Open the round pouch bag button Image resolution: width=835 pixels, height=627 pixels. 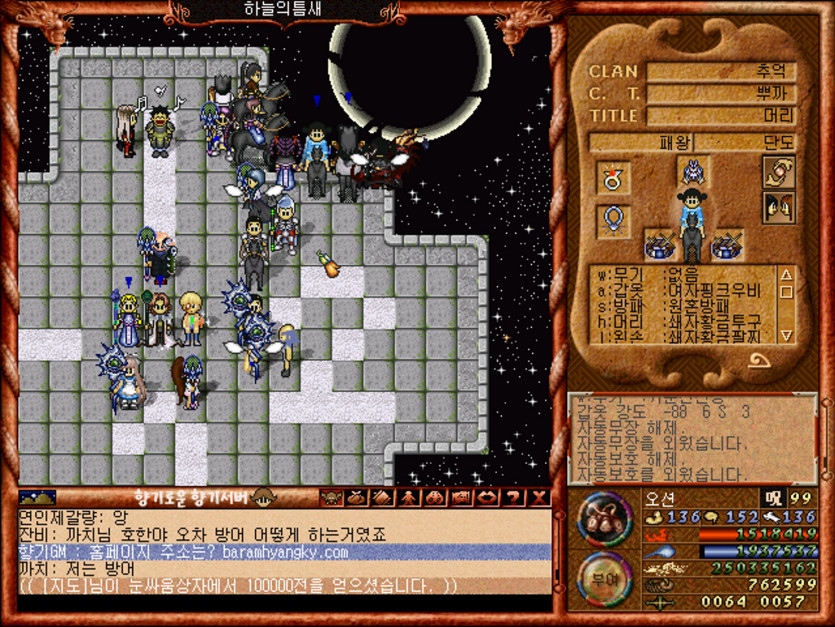pyautogui.click(x=603, y=519)
